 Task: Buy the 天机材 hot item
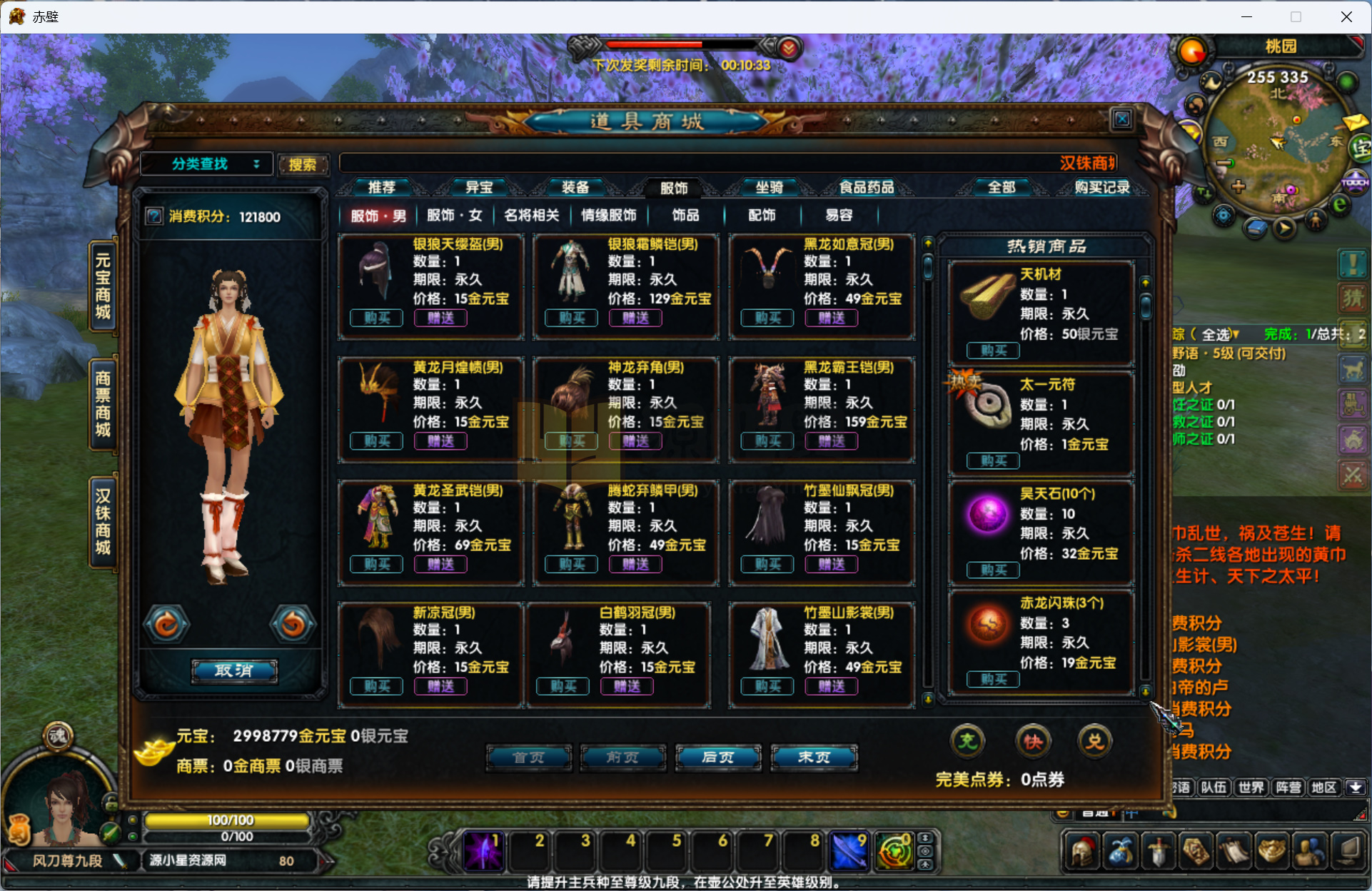pyautogui.click(x=993, y=351)
